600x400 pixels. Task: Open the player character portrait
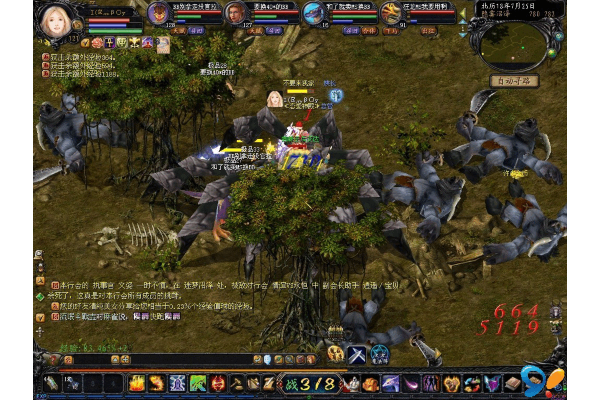55,20
